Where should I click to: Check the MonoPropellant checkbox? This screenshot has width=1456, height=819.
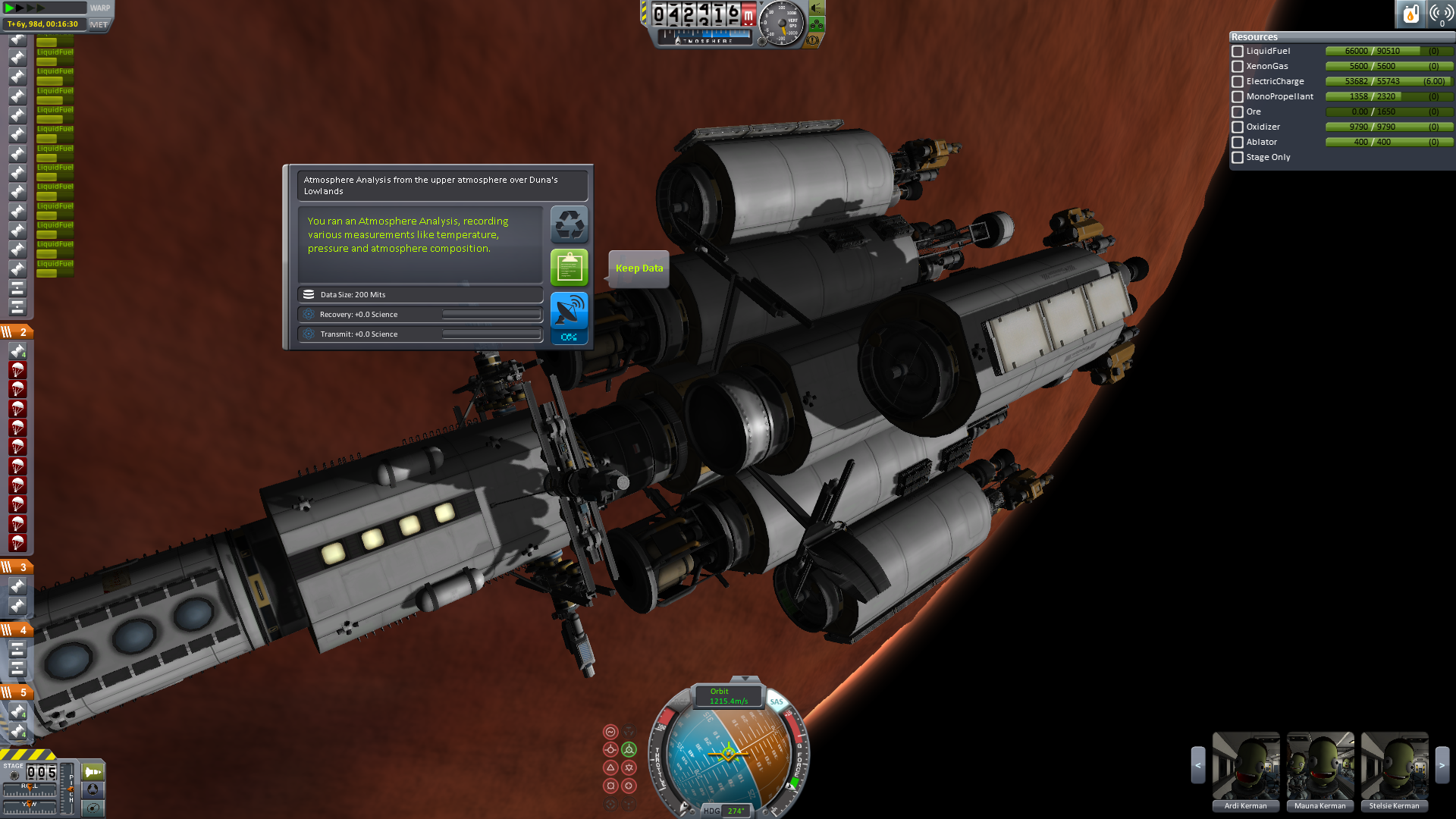pos(1238,97)
